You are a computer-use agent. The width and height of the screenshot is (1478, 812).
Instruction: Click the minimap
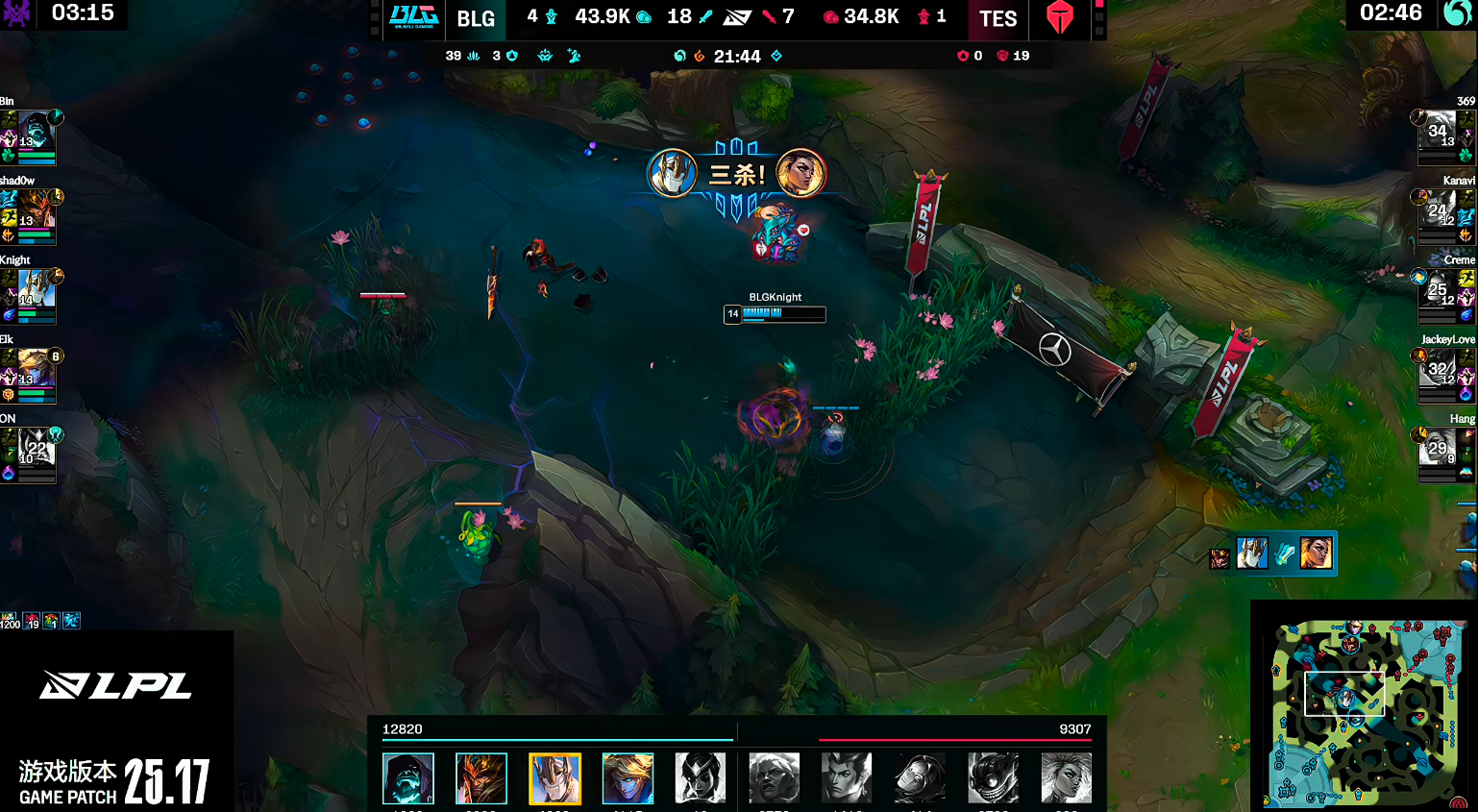coord(1367,711)
